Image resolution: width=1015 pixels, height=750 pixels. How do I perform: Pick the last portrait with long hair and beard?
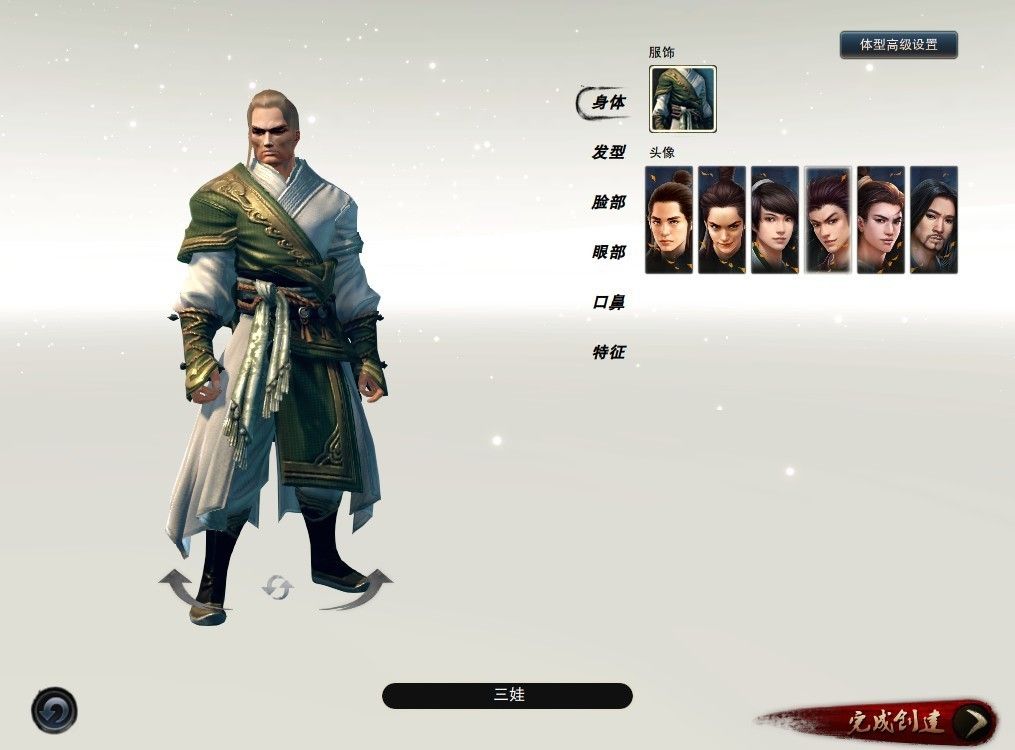pyautogui.click(x=933, y=220)
